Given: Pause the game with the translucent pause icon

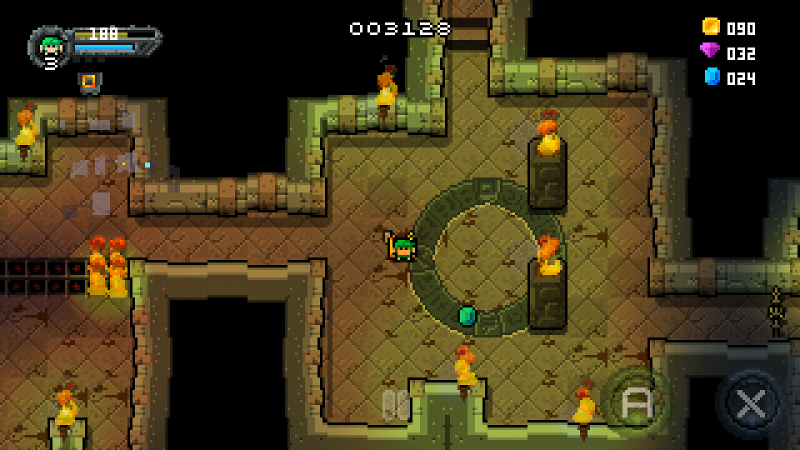Looking at the screenshot, I should (395, 404).
